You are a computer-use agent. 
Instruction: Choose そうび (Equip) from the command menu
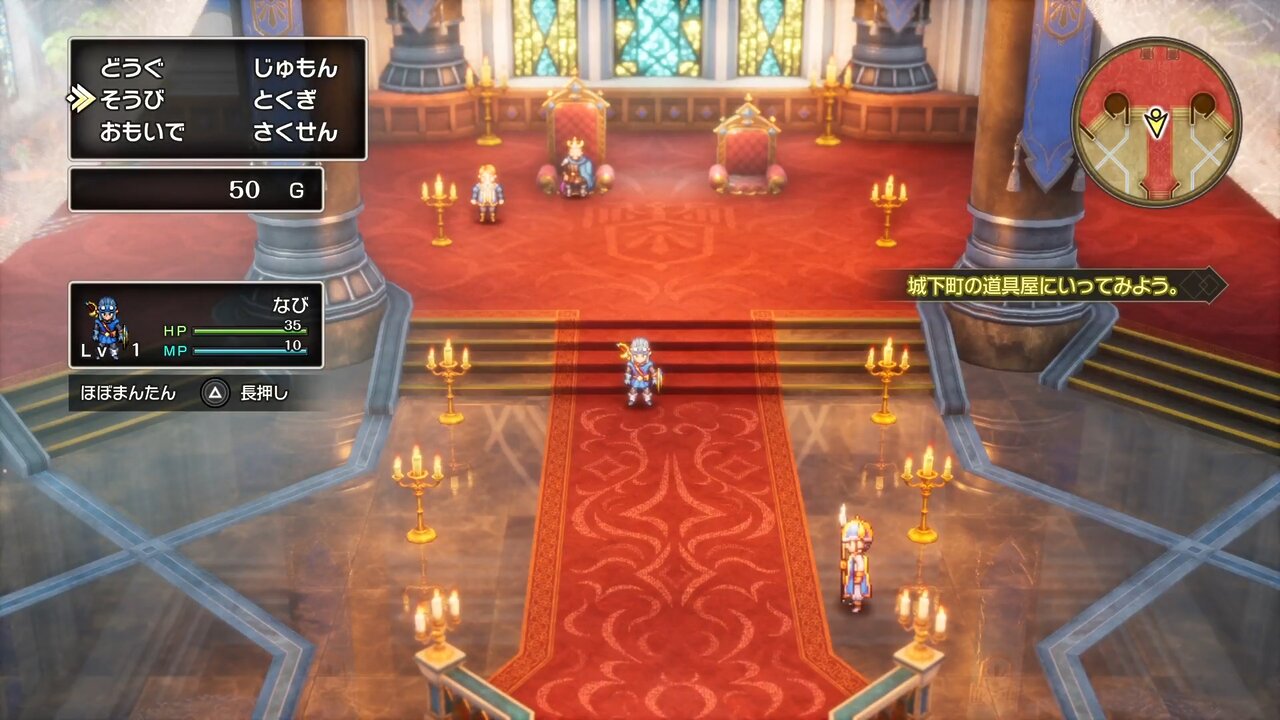coord(131,100)
